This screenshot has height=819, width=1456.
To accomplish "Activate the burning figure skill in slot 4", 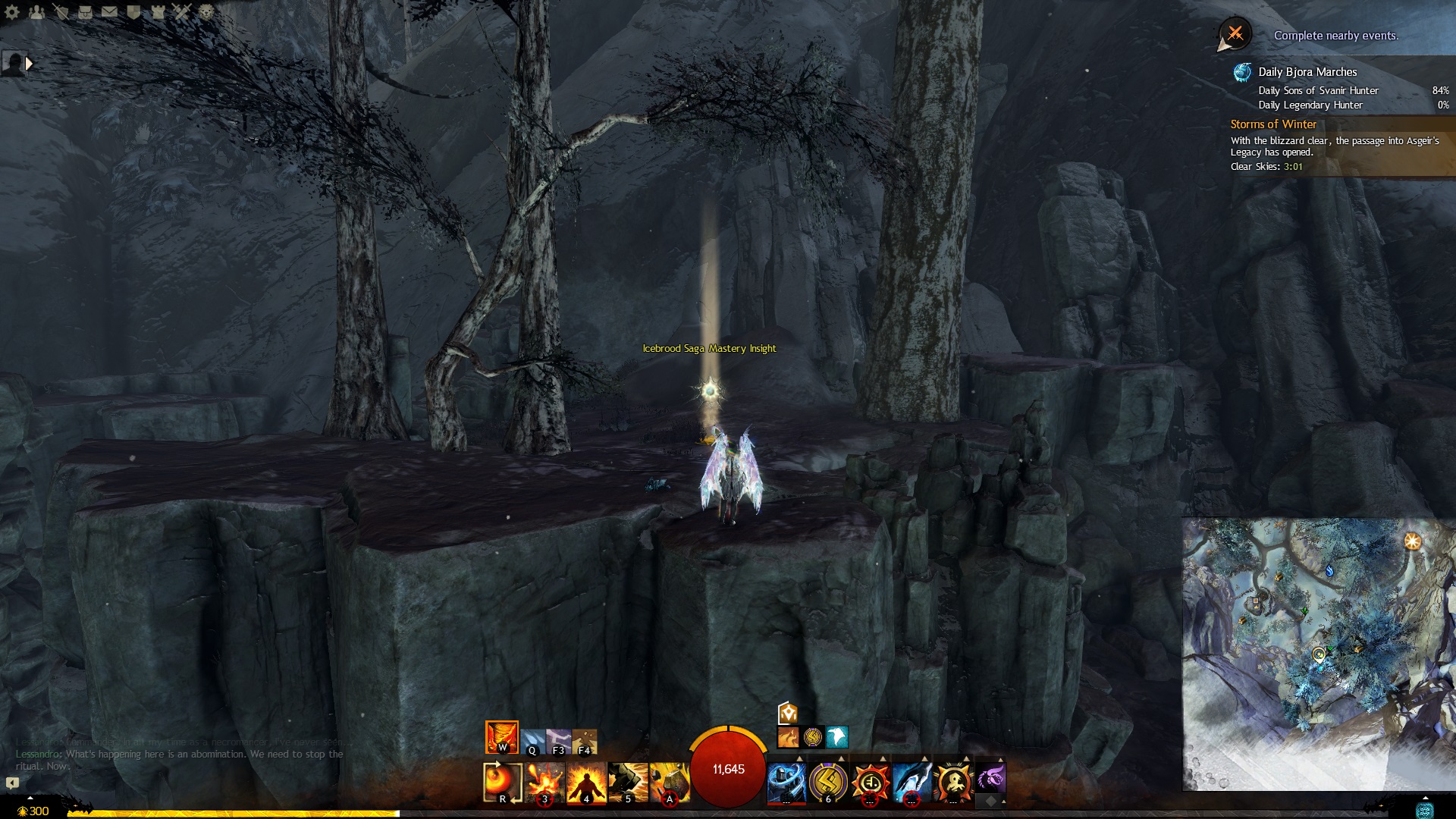I will coord(586,782).
